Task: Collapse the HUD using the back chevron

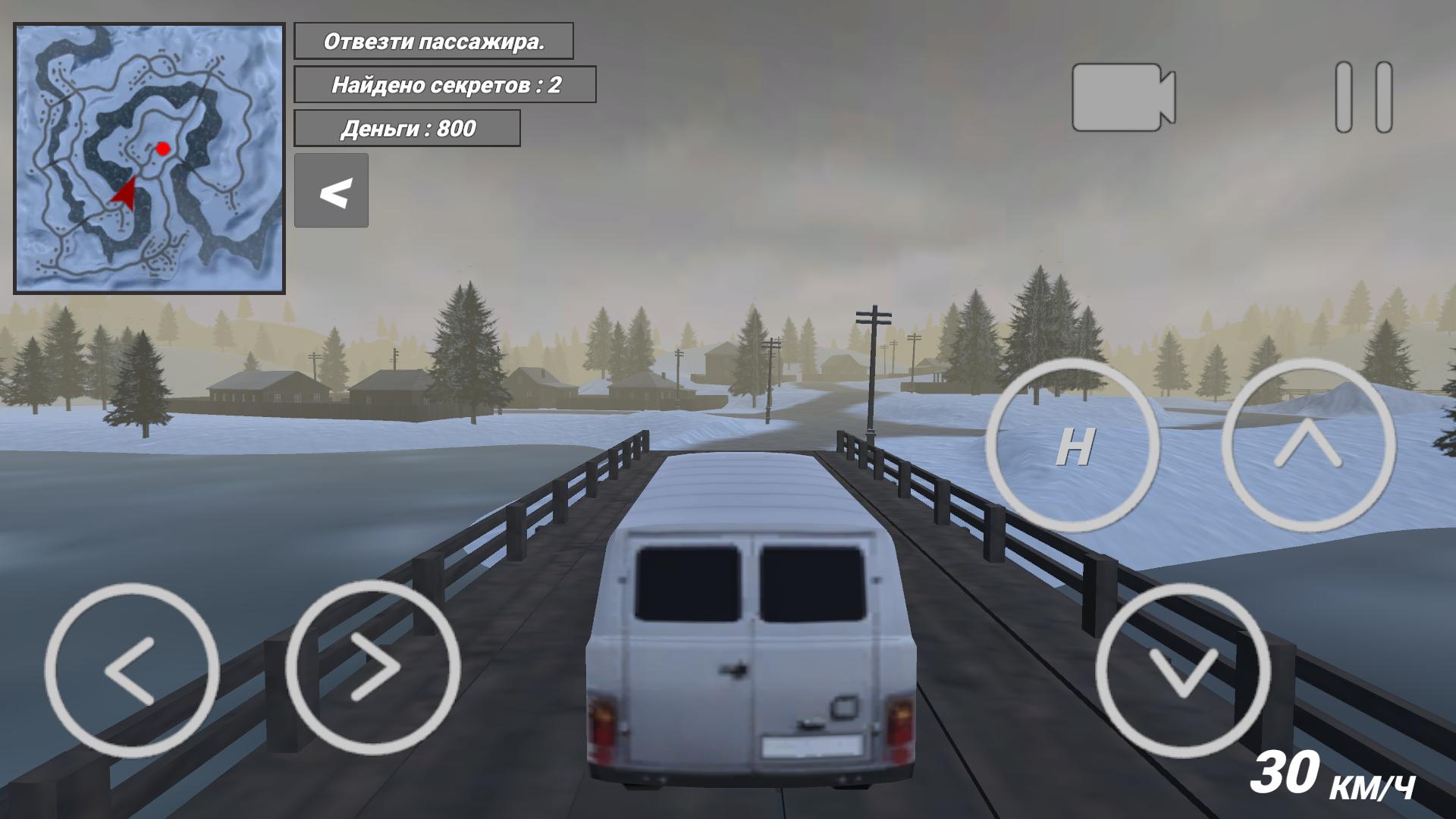Action: tap(331, 191)
